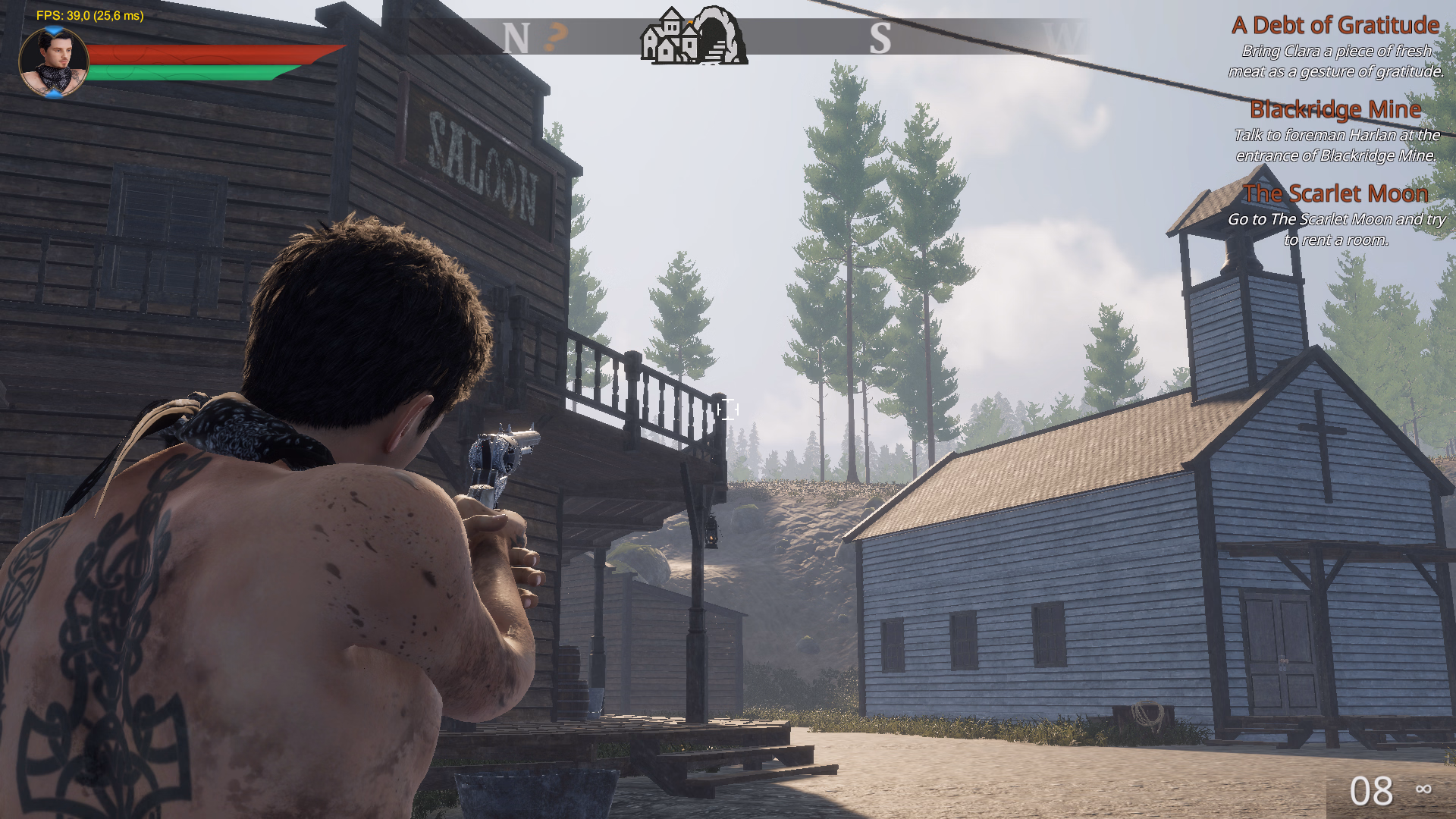
Task: Select the Blackridge Mine quest entry
Action: (1335, 110)
